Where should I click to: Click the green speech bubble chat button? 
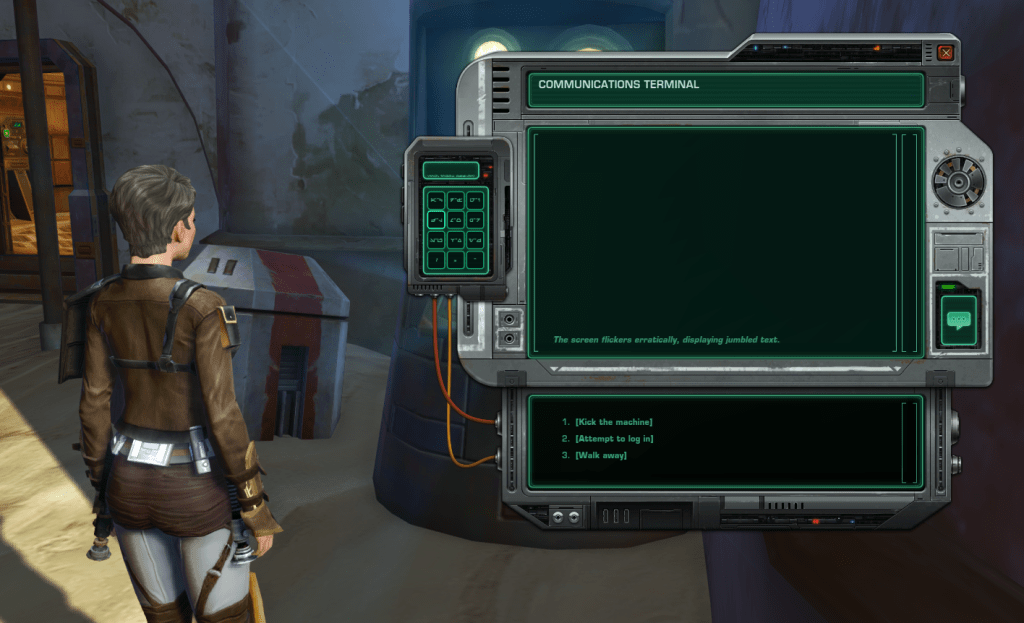pos(959,321)
